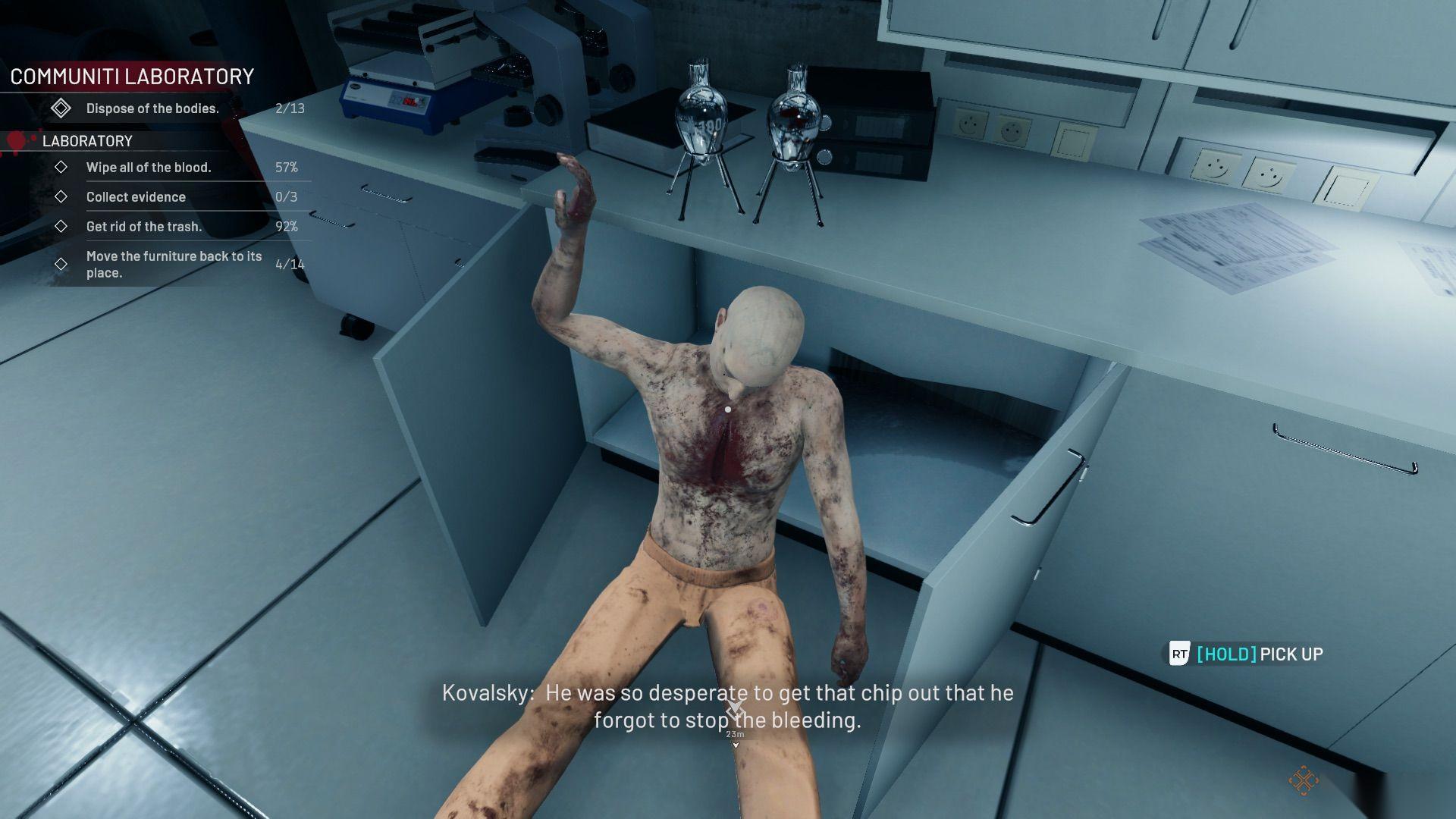1456x819 pixels.
Task: Select the "Get rid of the trash" objective
Action: click(144, 227)
